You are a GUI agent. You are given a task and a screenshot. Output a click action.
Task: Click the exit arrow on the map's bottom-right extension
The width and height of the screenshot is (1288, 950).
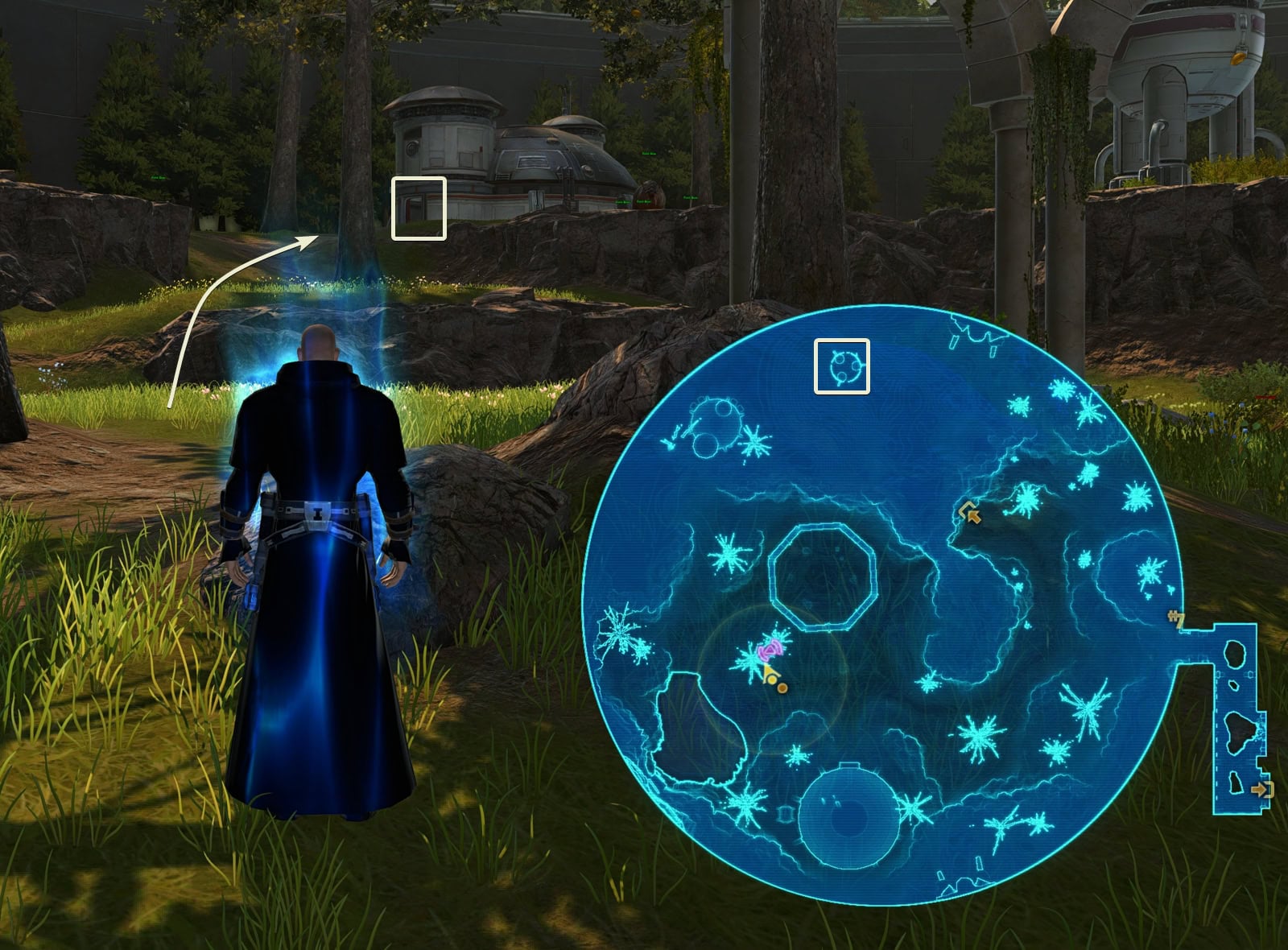1261,791
